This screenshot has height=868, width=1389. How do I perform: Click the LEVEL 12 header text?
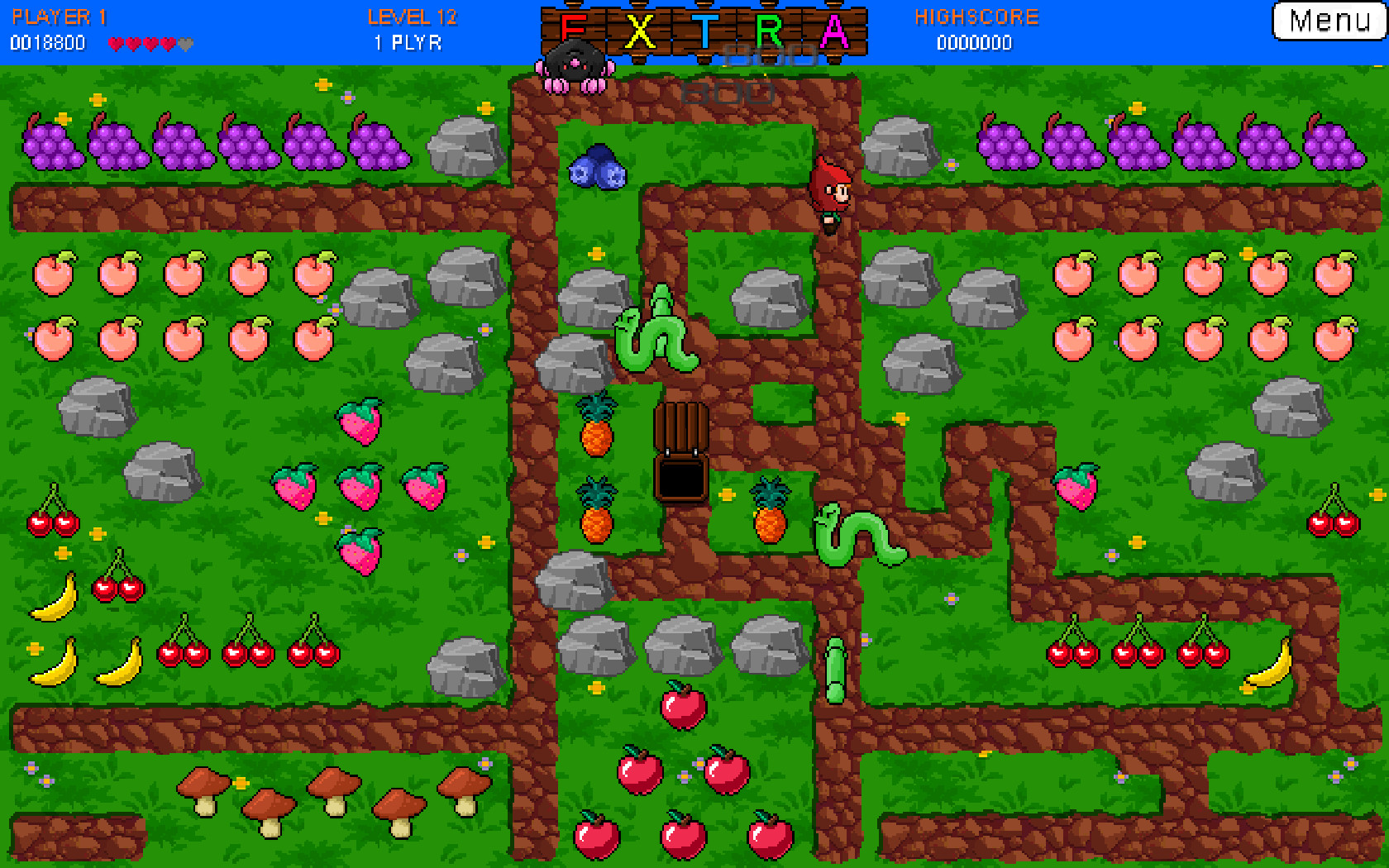[411, 15]
